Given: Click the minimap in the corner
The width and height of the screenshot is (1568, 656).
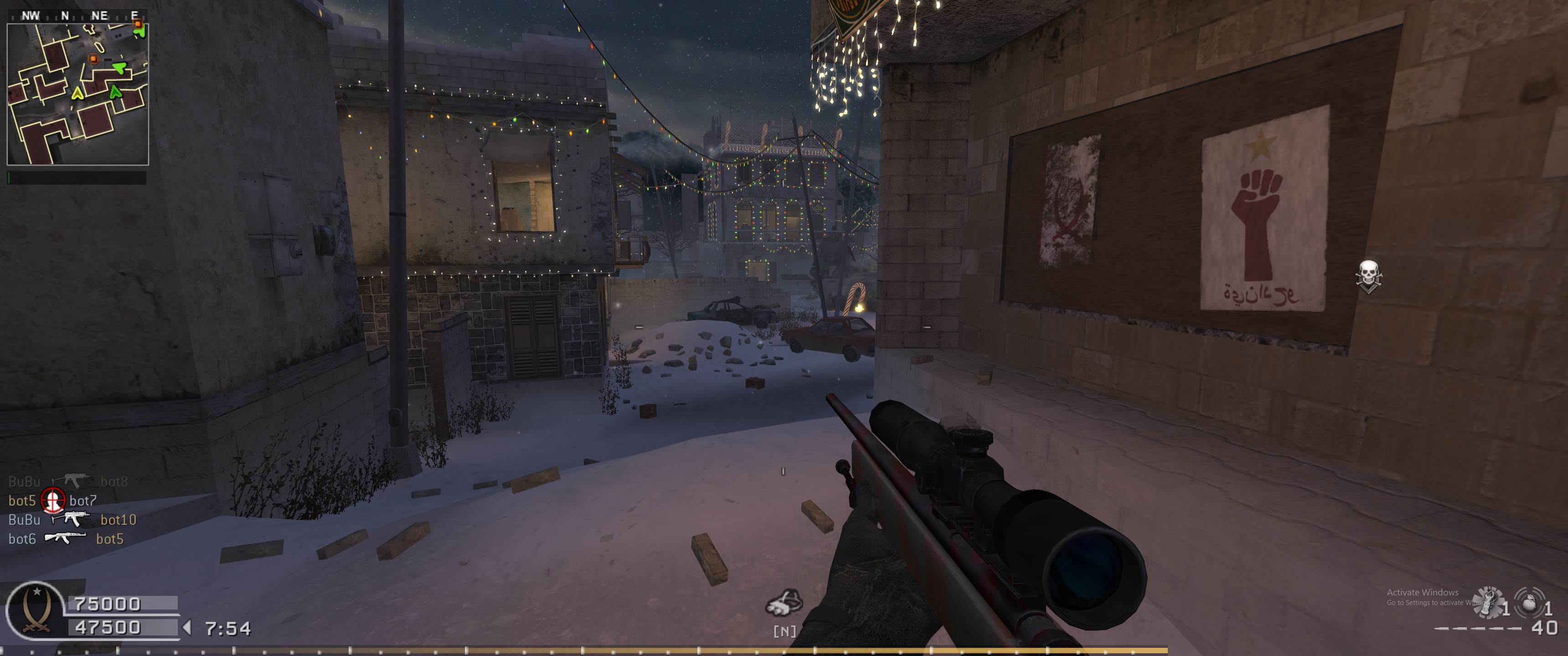Looking at the screenshot, I should coord(78,94).
